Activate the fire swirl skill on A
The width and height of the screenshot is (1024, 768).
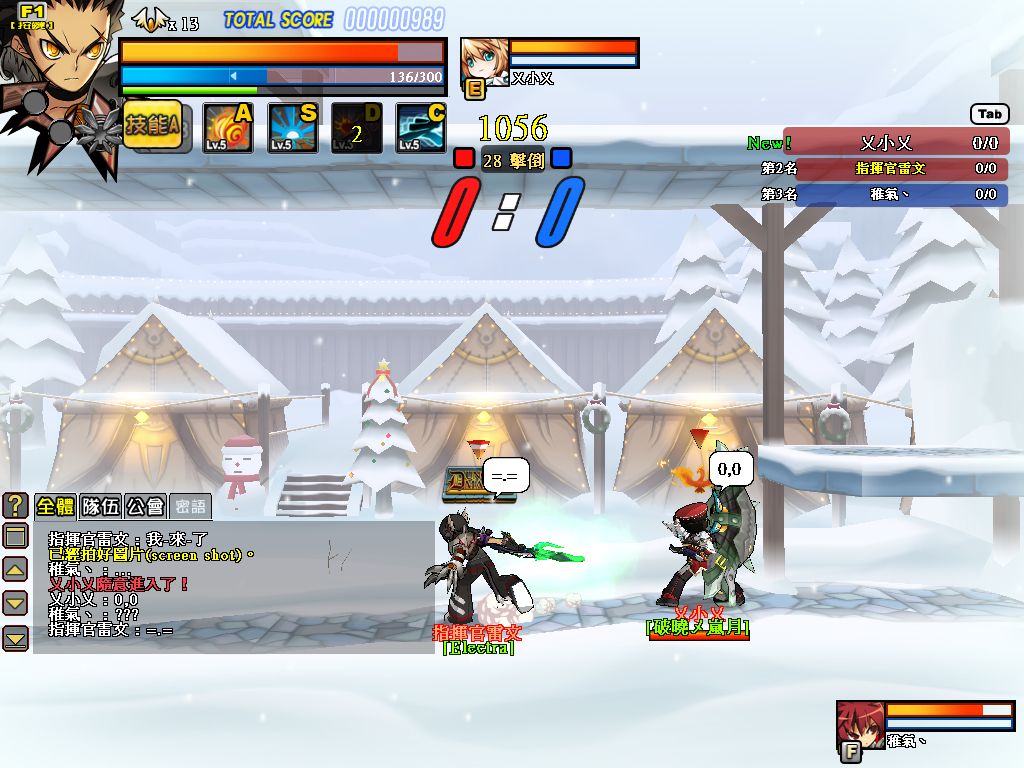[228, 128]
